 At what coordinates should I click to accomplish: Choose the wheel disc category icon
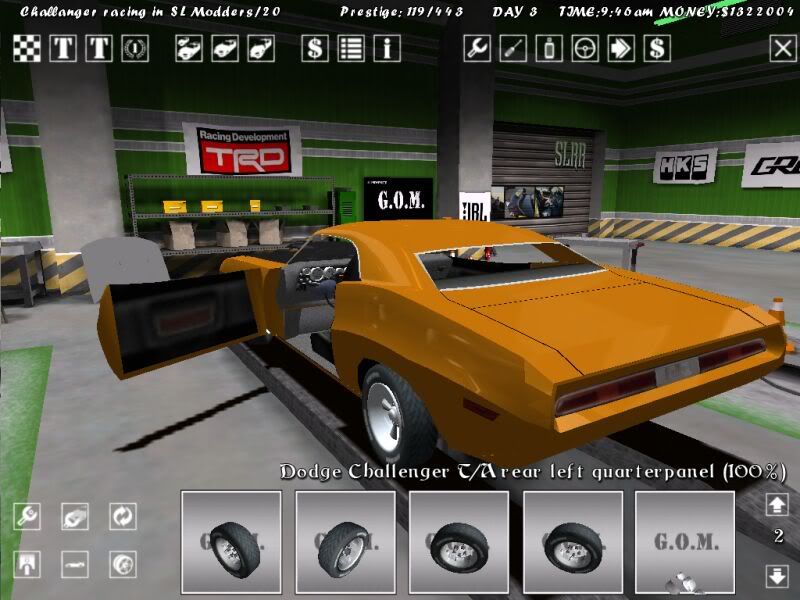[x=123, y=564]
